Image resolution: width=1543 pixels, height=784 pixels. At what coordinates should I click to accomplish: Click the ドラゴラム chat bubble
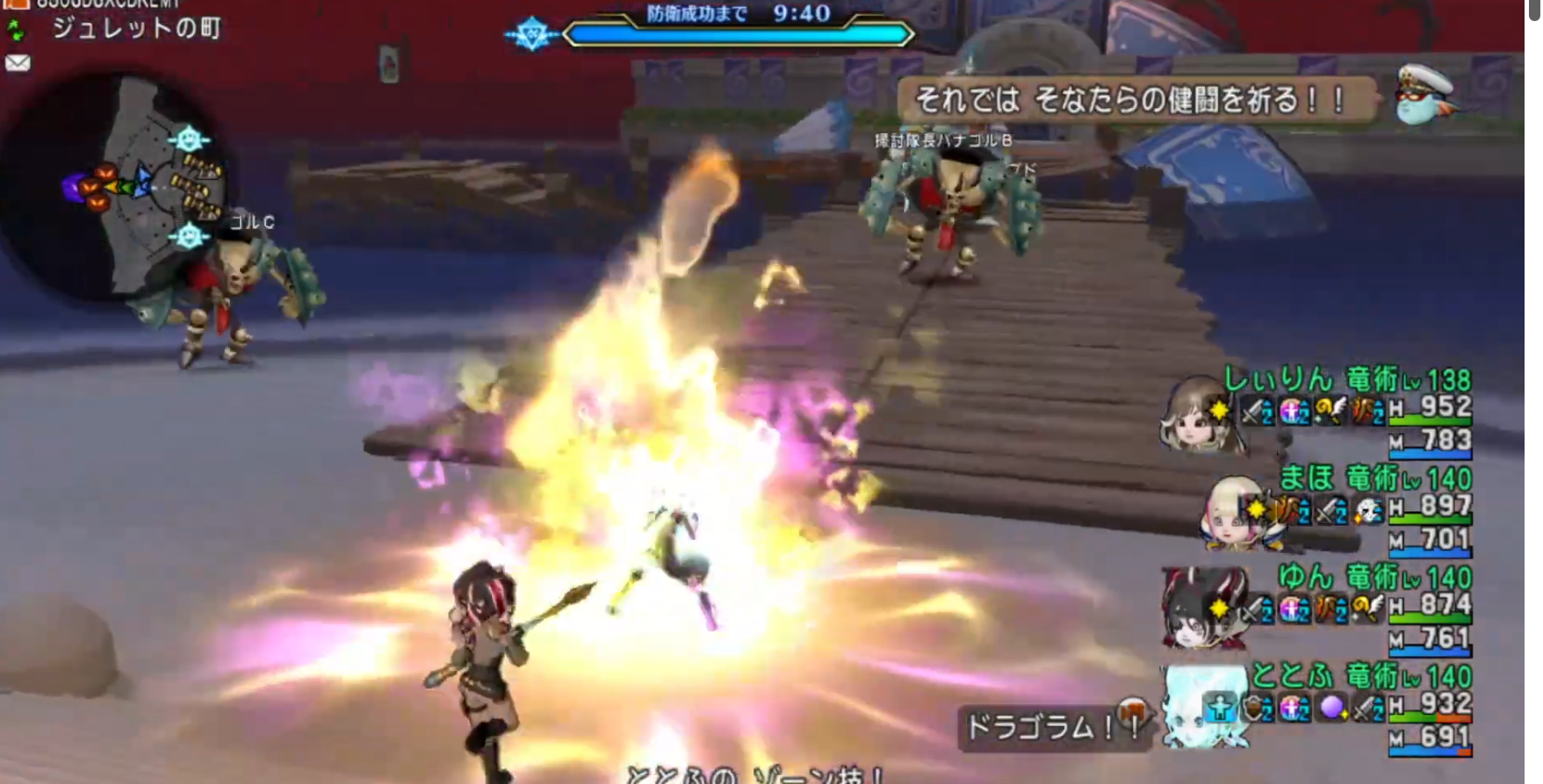click(x=1041, y=727)
